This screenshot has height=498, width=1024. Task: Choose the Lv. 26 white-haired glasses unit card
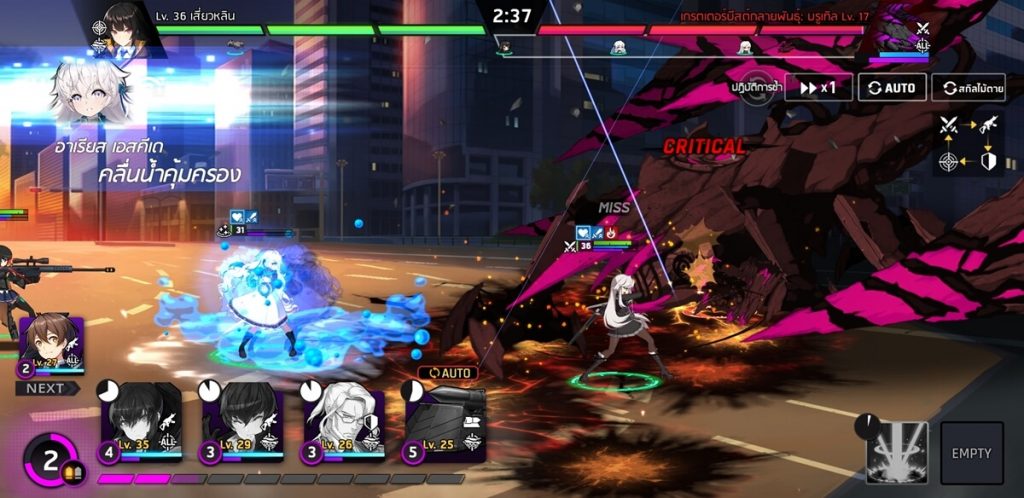pyautogui.click(x=344, y=421)
